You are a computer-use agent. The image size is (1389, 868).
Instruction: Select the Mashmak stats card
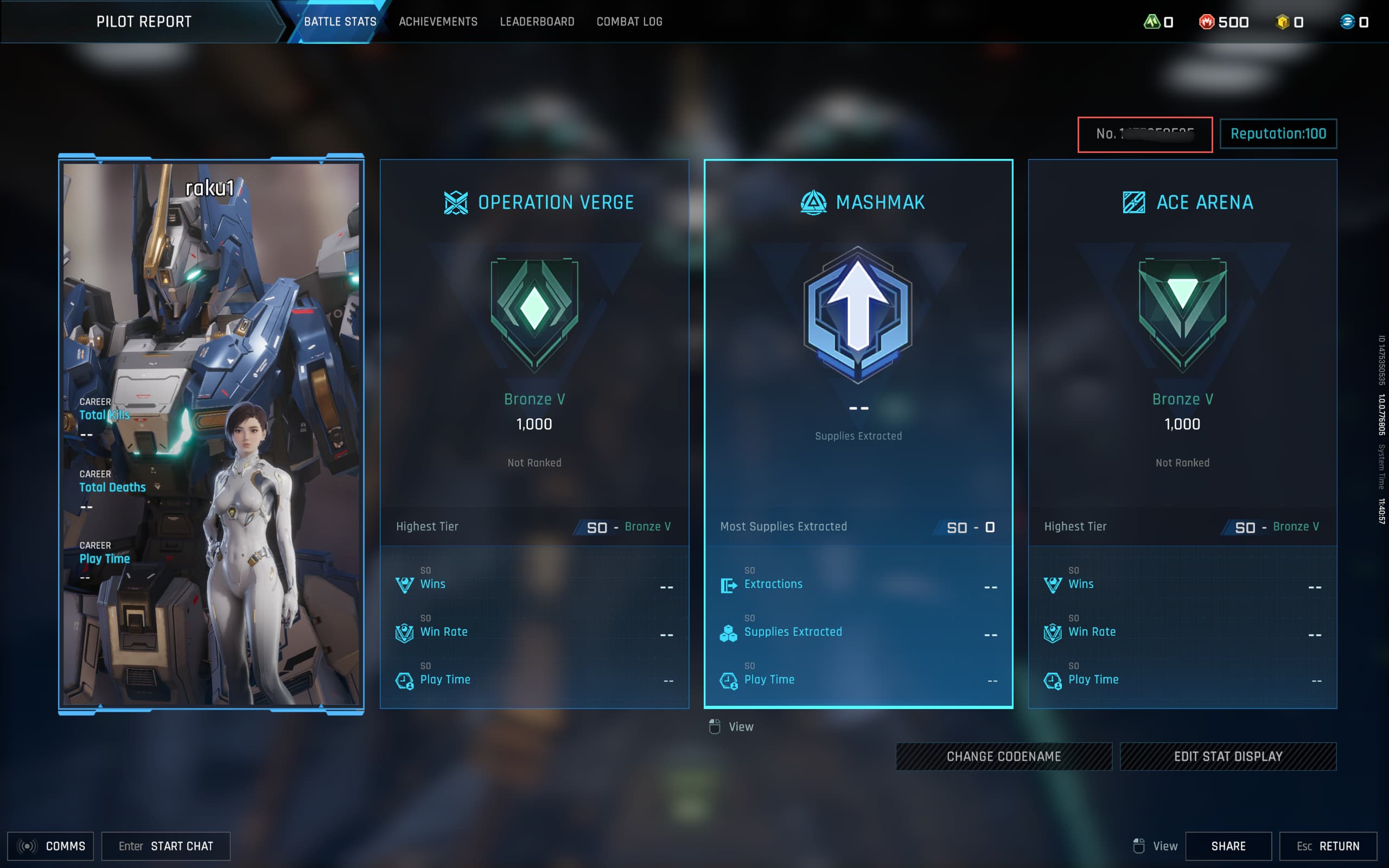858,433
